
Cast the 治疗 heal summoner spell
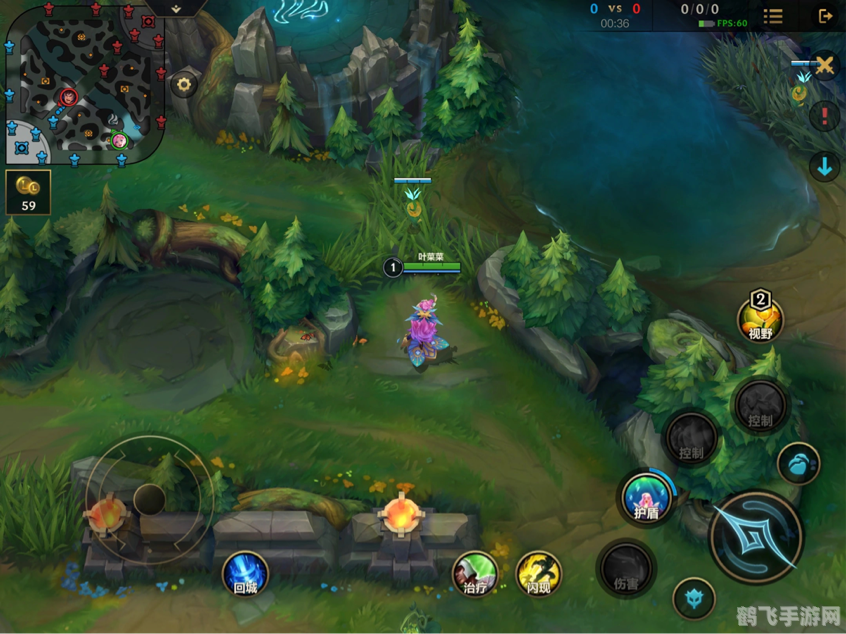[475, 573]
